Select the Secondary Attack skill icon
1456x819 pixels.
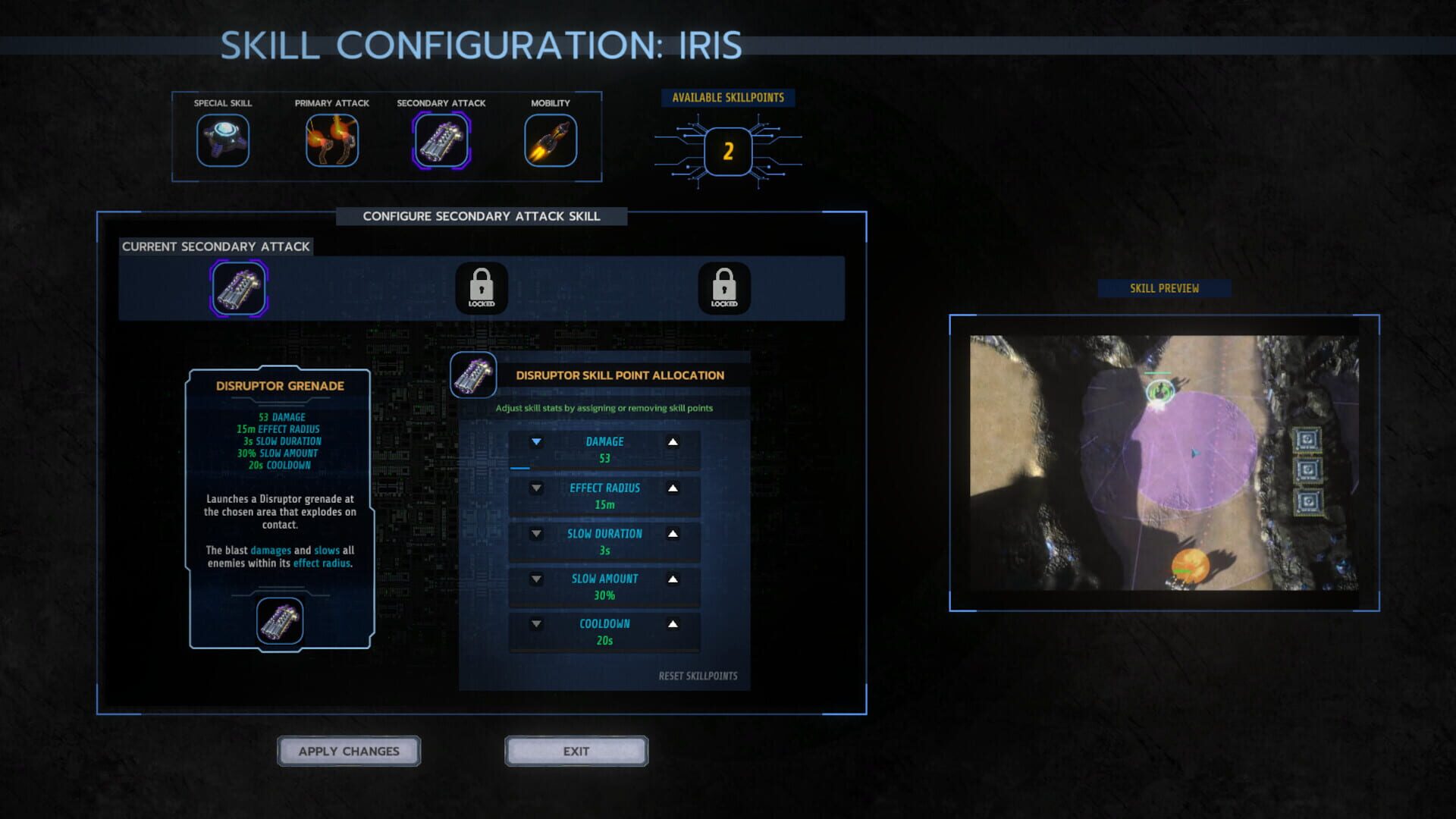point(441,140)
